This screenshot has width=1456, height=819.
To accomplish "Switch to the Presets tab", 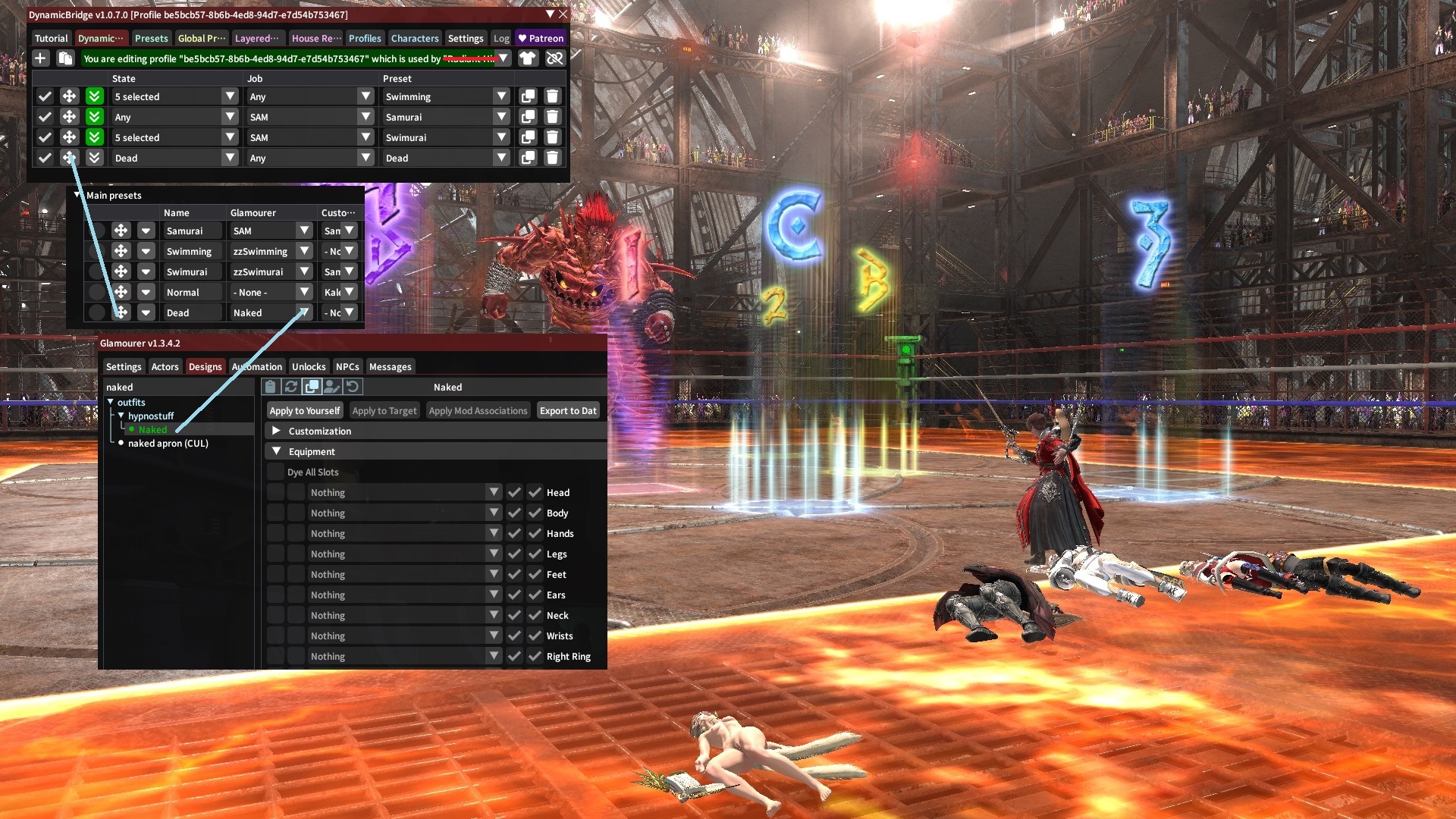I will [x=151, y=38].
